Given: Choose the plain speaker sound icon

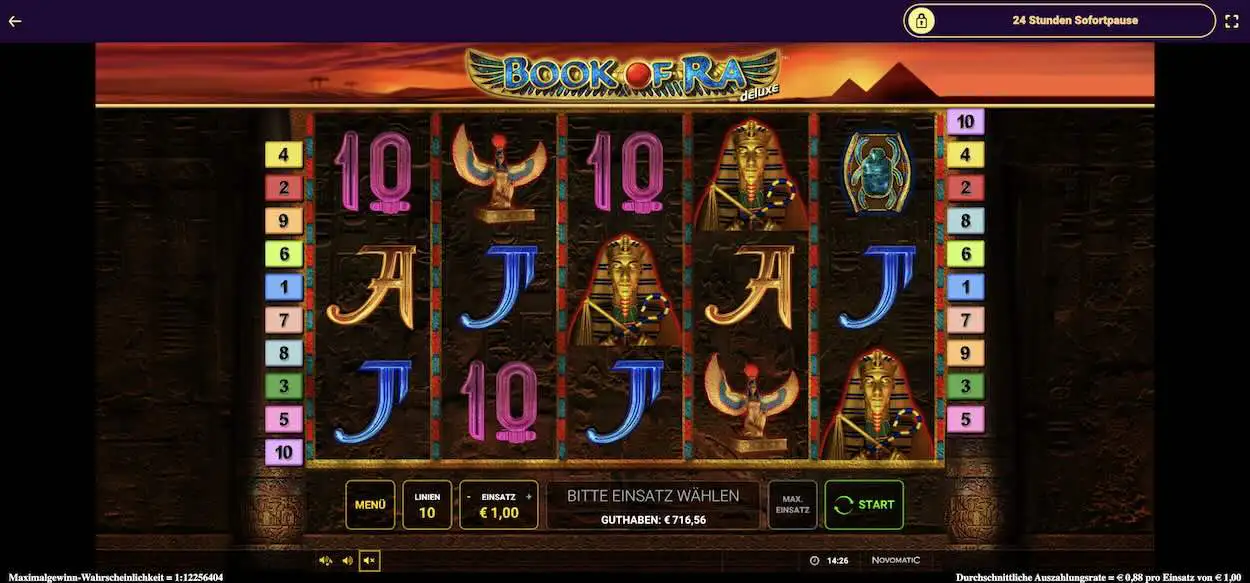Looking at the screenshot, I should click(x=347, y=561).
